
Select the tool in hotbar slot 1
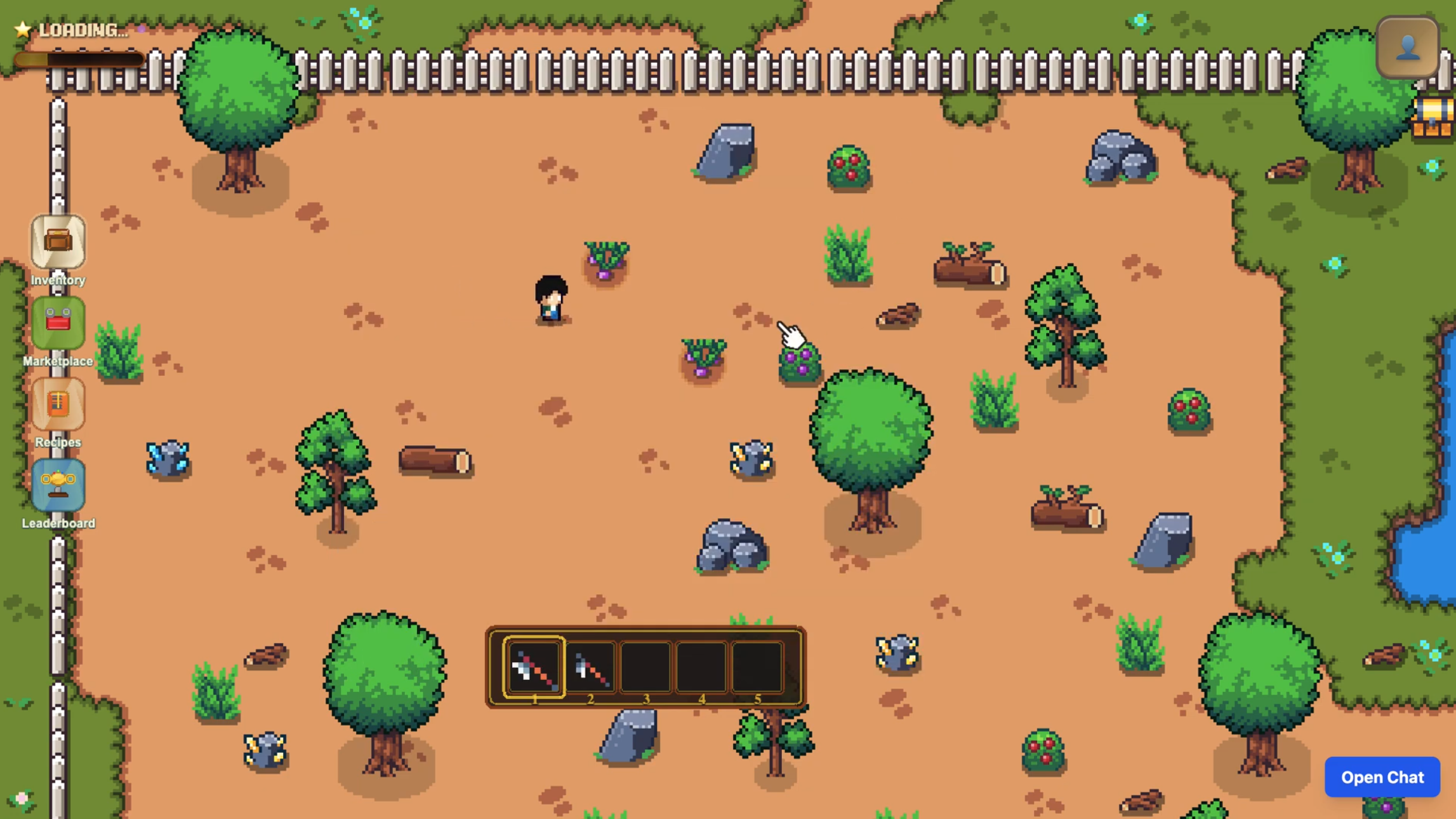click(x=534, y=668)
